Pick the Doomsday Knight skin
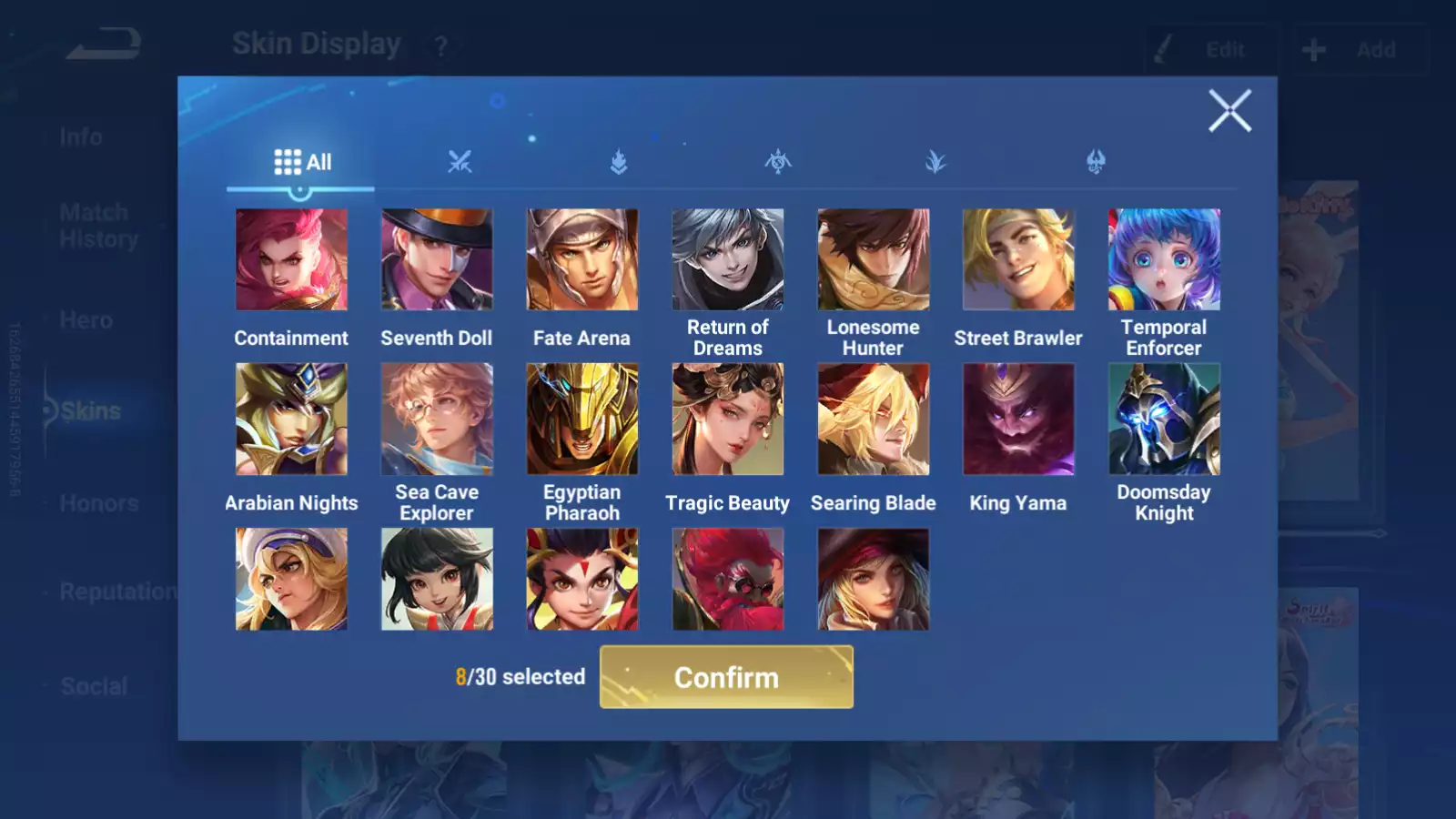 pyautogui.click(x=1164, y=420)
